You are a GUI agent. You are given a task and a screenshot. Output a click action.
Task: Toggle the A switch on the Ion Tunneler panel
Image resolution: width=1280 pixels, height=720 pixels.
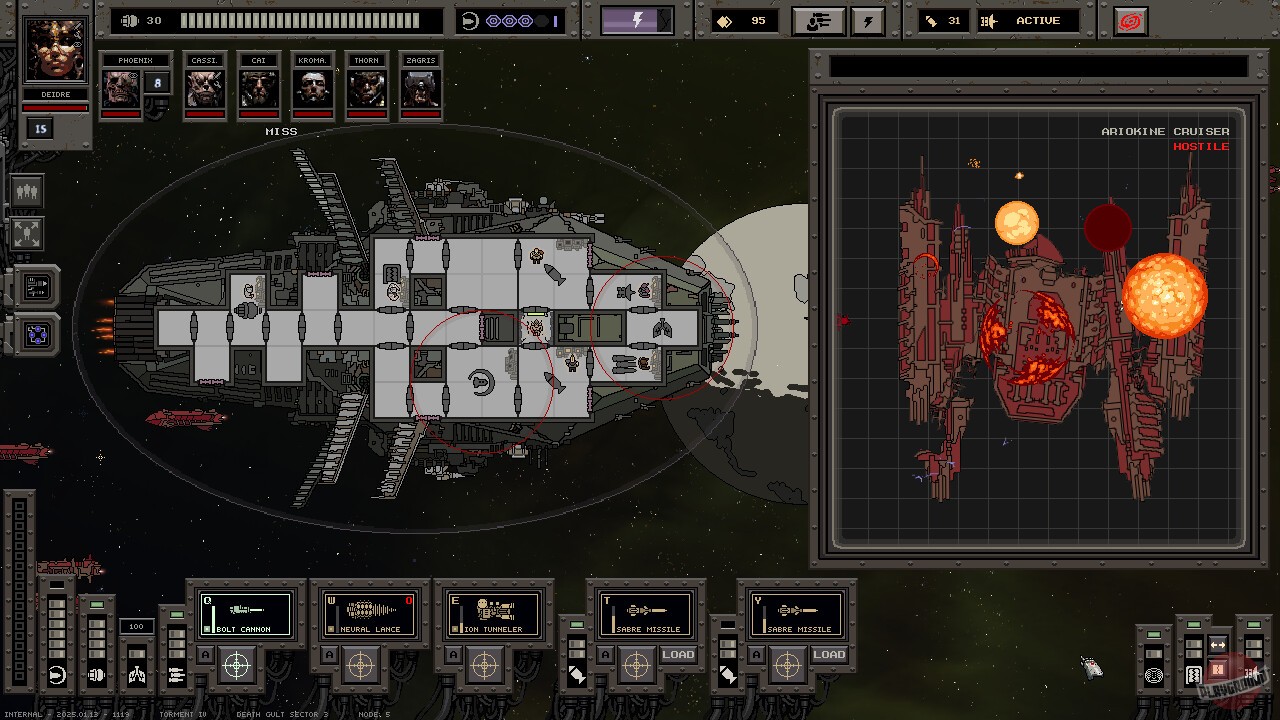coord(453,655)
